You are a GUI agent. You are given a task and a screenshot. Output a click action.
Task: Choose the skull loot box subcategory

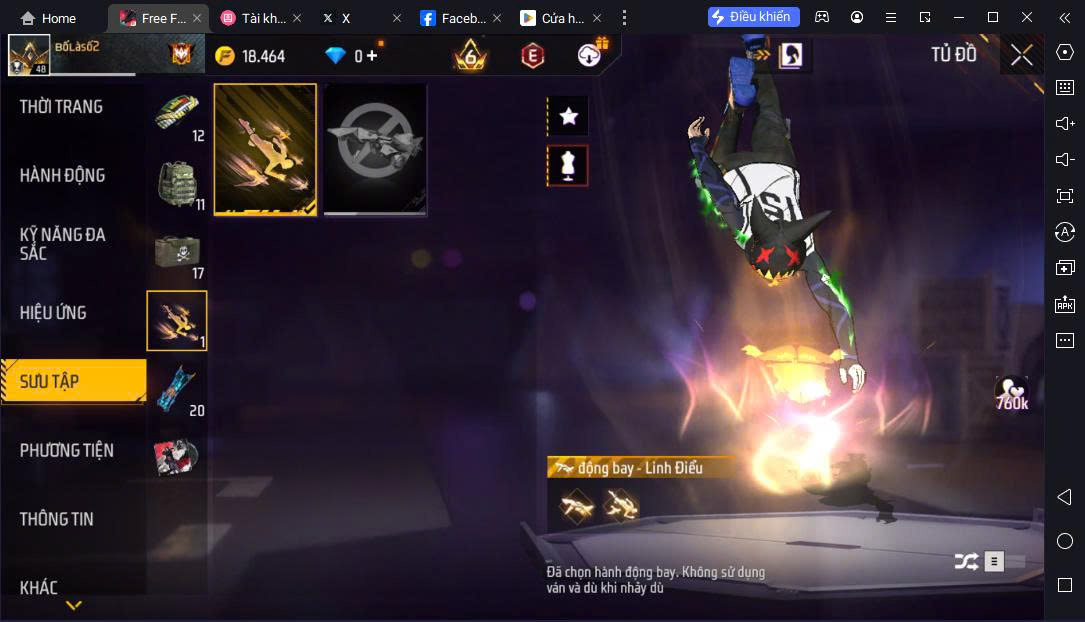178,253
